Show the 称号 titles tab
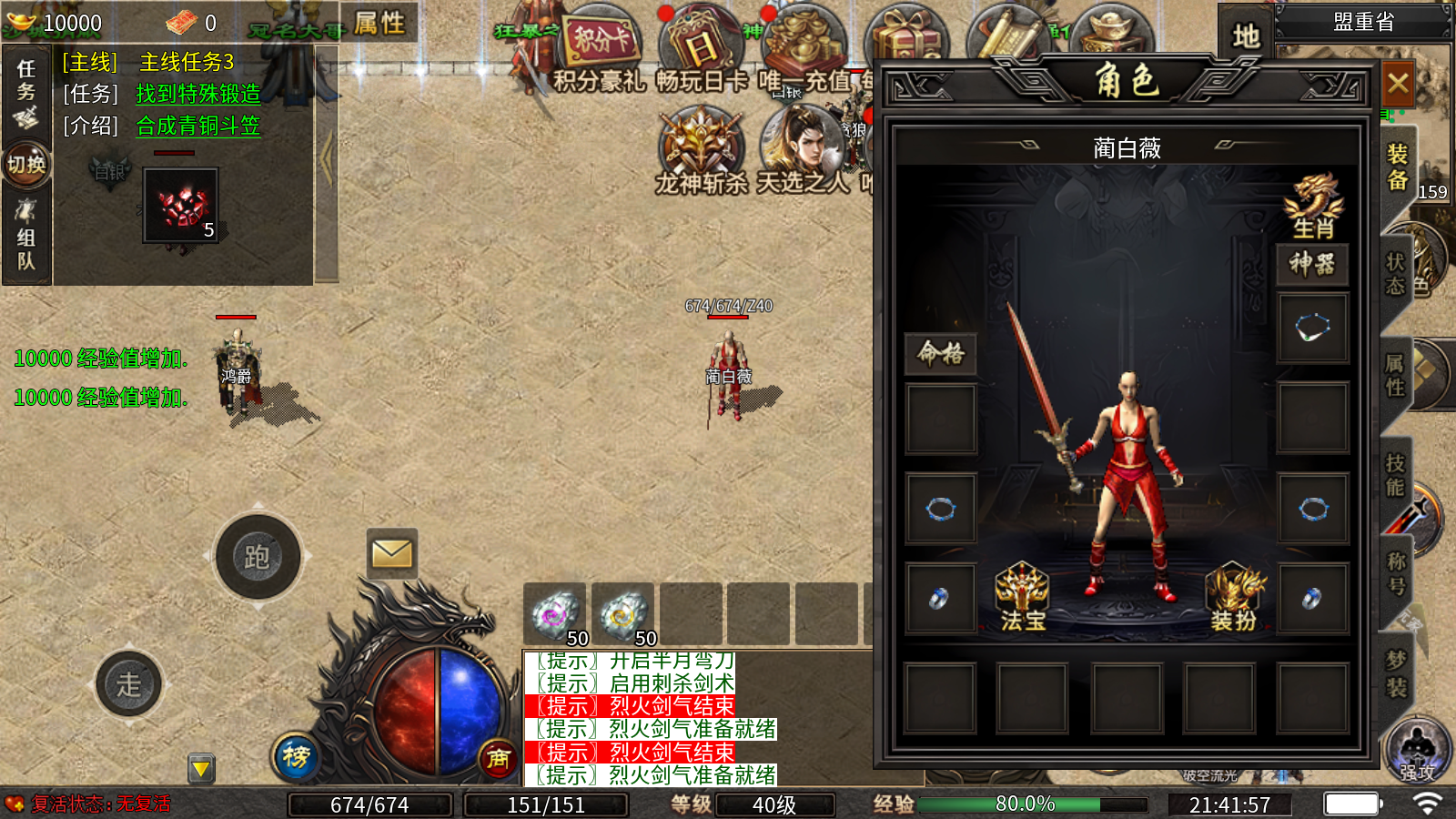Viewport: 1456px width, 819px height. click(x=1396, y=573)
